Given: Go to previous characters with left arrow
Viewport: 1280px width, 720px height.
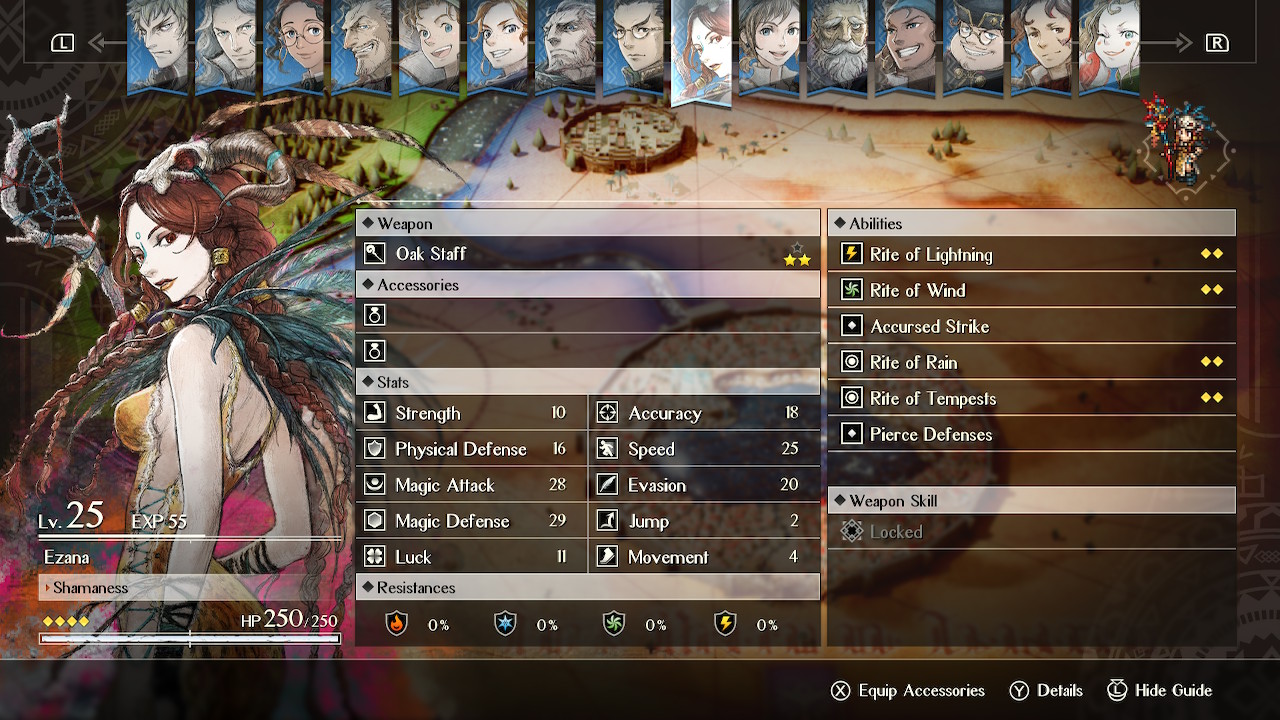Looking at the screenshot, I should [79, 43].
